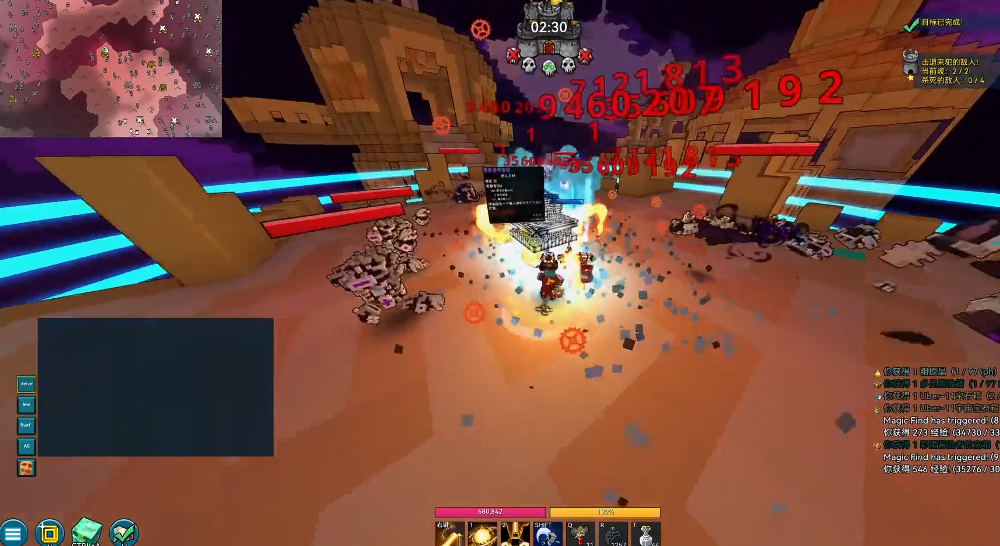Viewport: 1000px width, 546px height.
Task: Trigger the golden figure ability in slot 2
Action: pos(515,535)
